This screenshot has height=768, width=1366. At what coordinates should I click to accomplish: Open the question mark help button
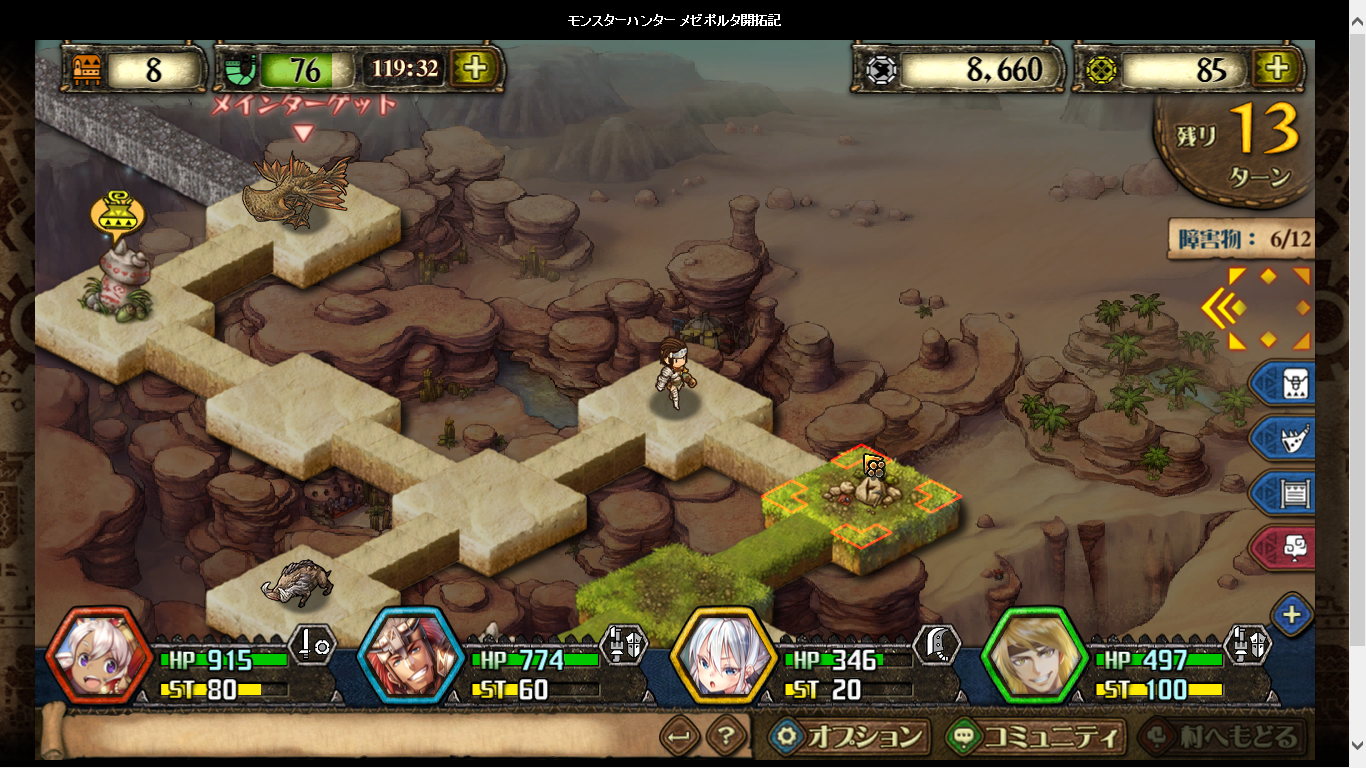[x=727, y=738]
